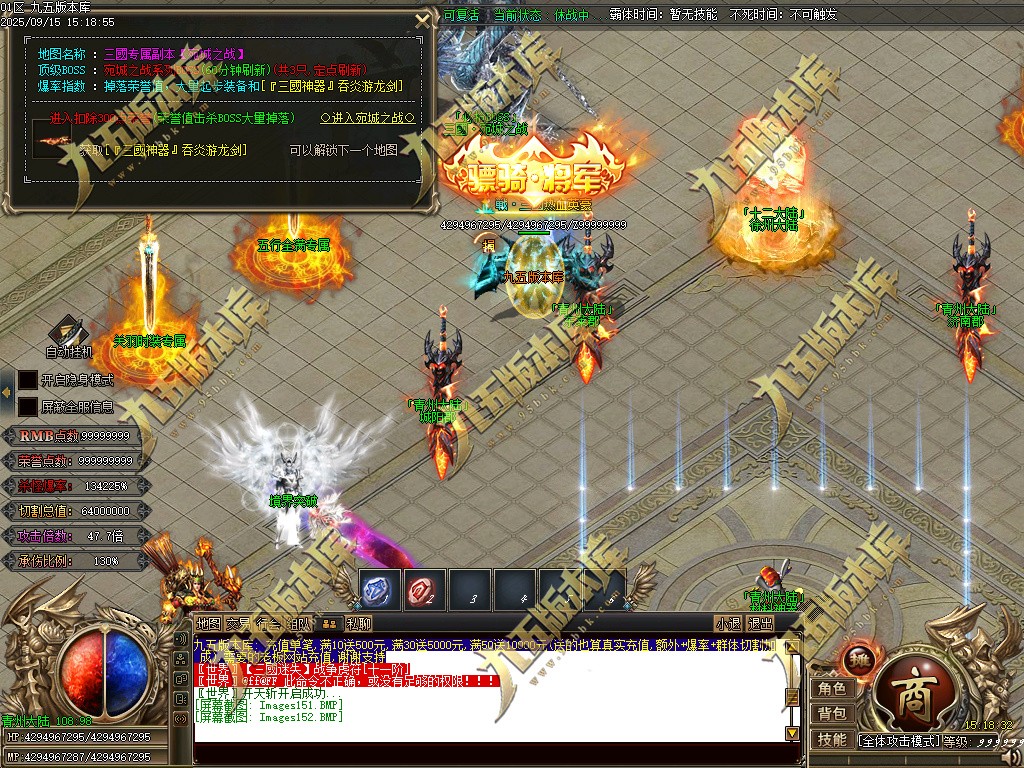Select the 吞炎游龙剑 sword item icon
Image resolution: width=1024 pixels, height=768 pixels.
click(52, 140)
